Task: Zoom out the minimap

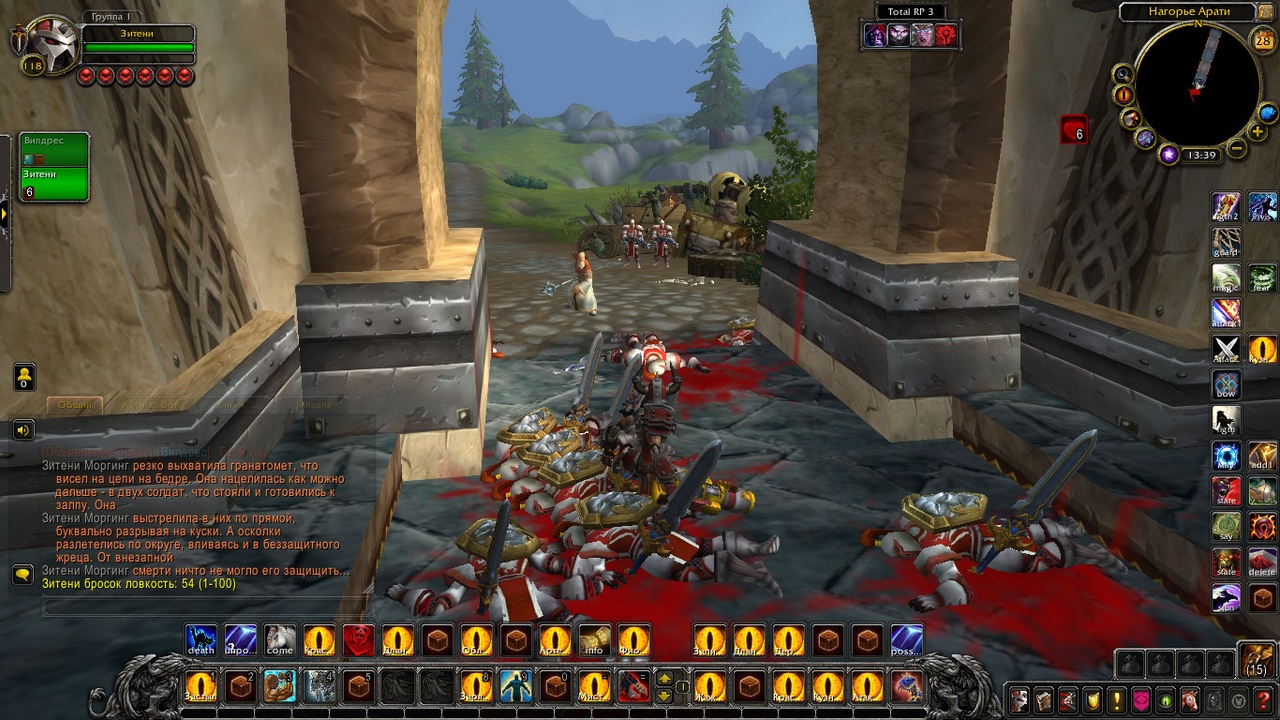Action: [x=1236, y=150]
